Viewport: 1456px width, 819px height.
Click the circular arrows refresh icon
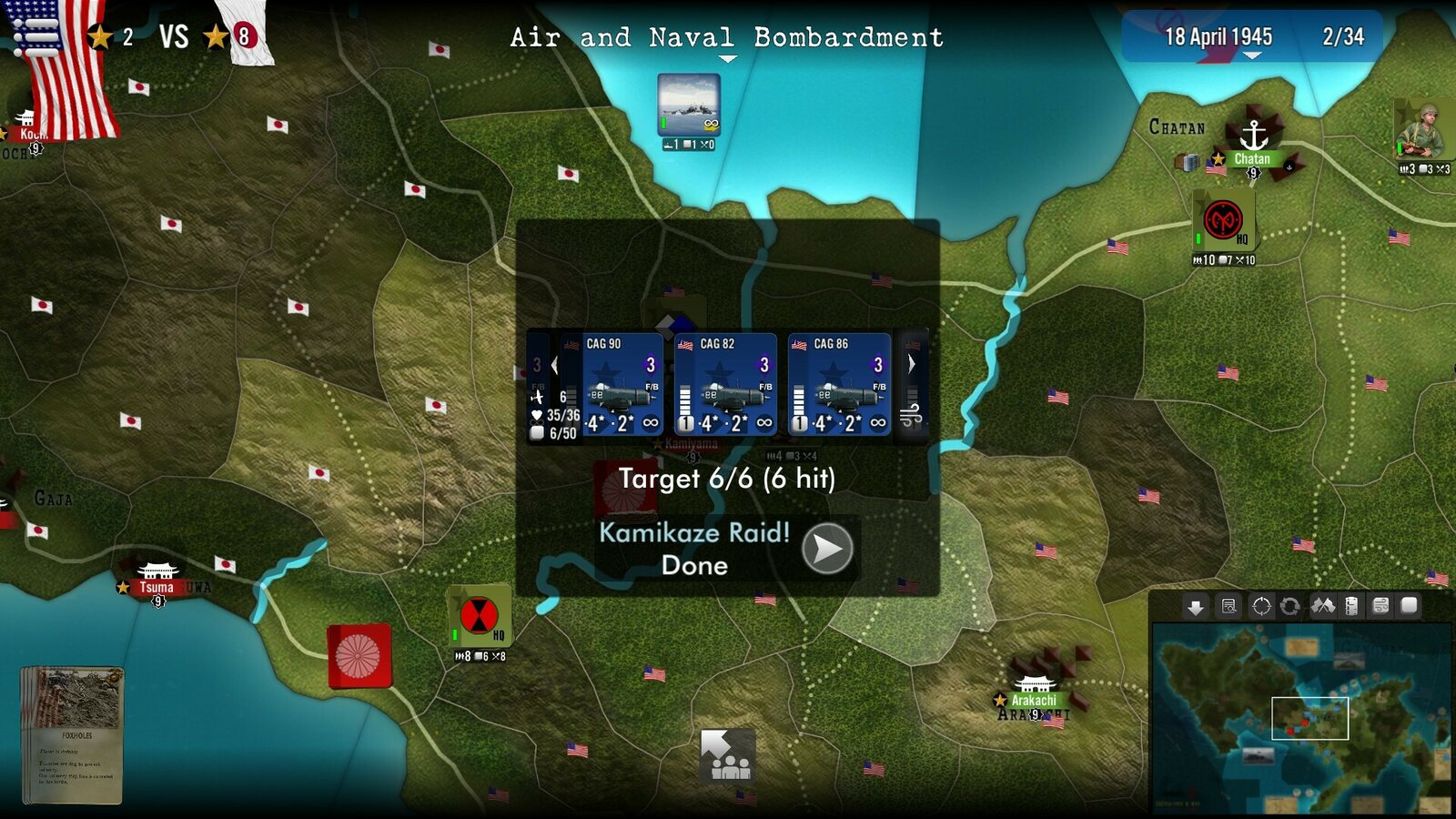pos(1289,606)
